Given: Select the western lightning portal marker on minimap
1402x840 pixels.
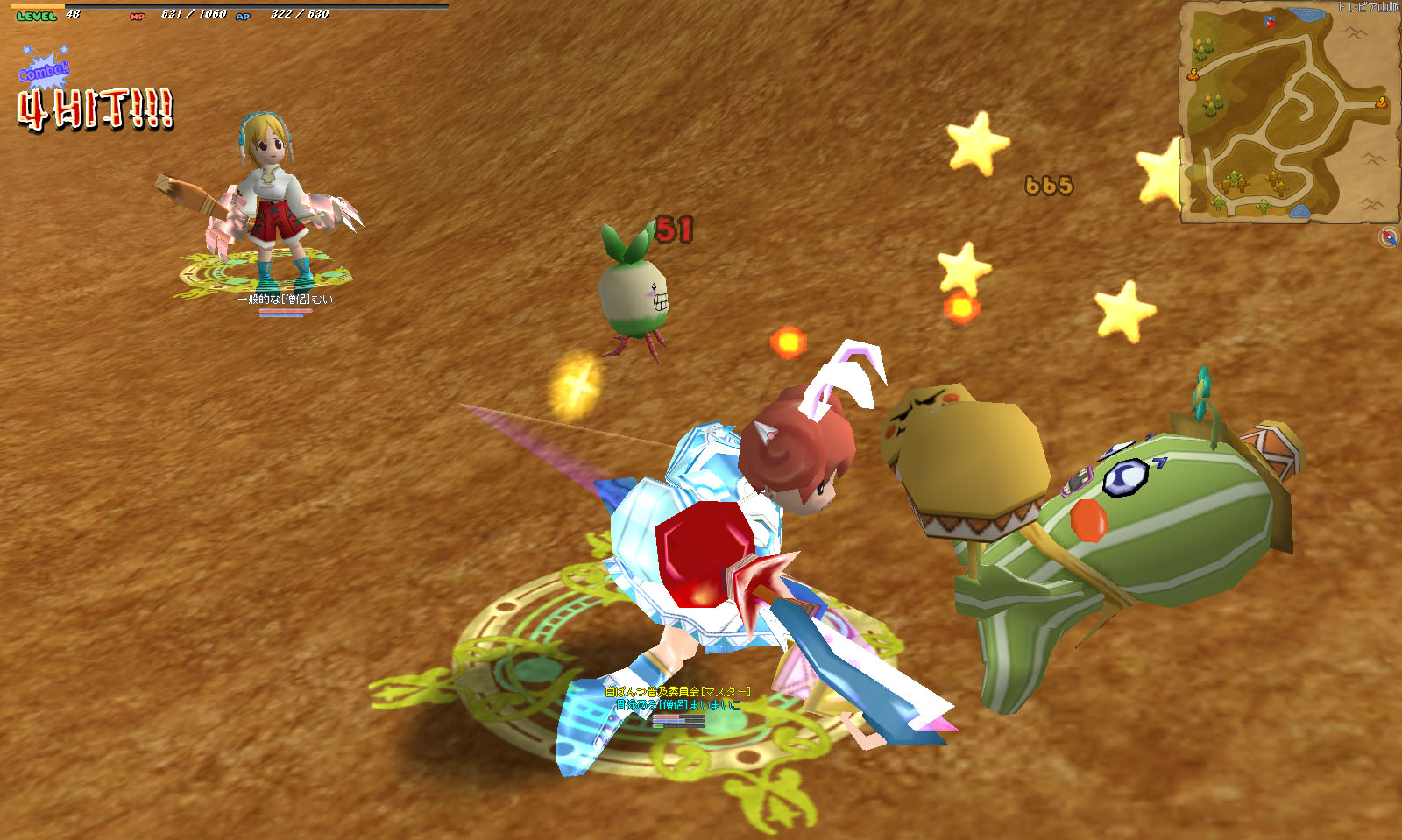Looking at the screenshot, I should pyautogui.click(x=1193, y=75).
